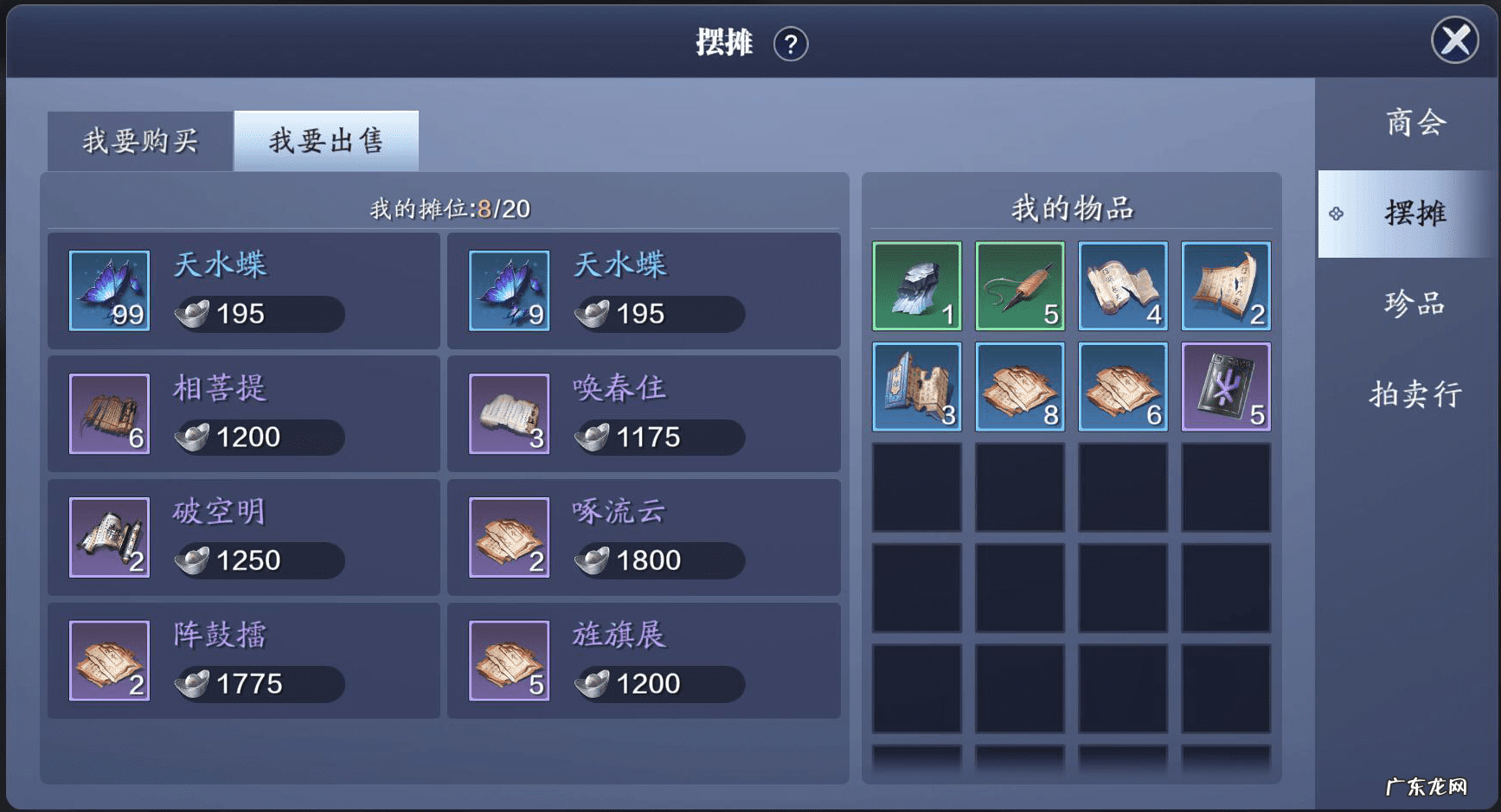Select the map fragment item with quantity 3
1501x812 pixels.
pyautogui.click(x=917, y=387)
